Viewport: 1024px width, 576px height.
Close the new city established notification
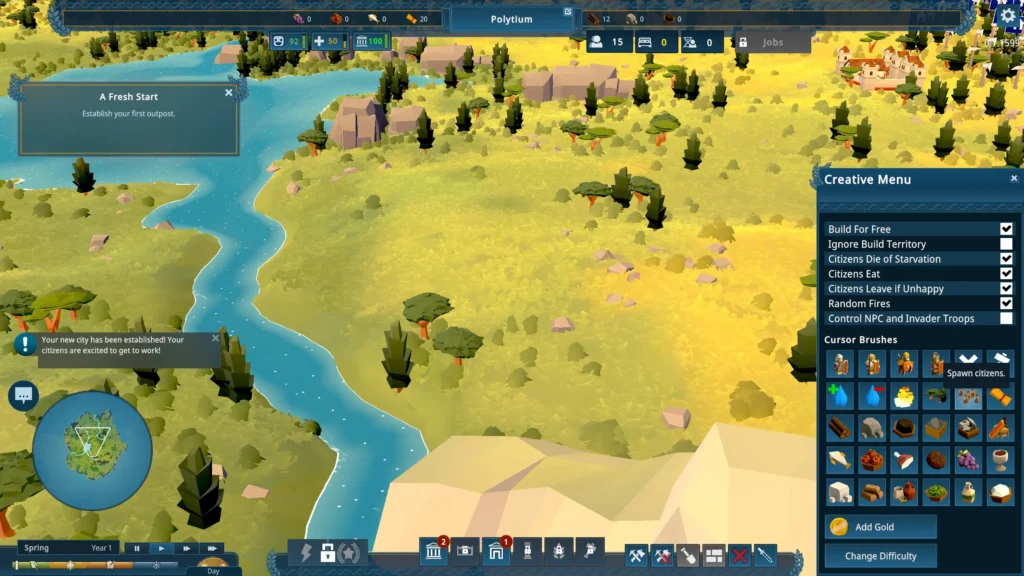pyautogui.click(x=215, y=338)
